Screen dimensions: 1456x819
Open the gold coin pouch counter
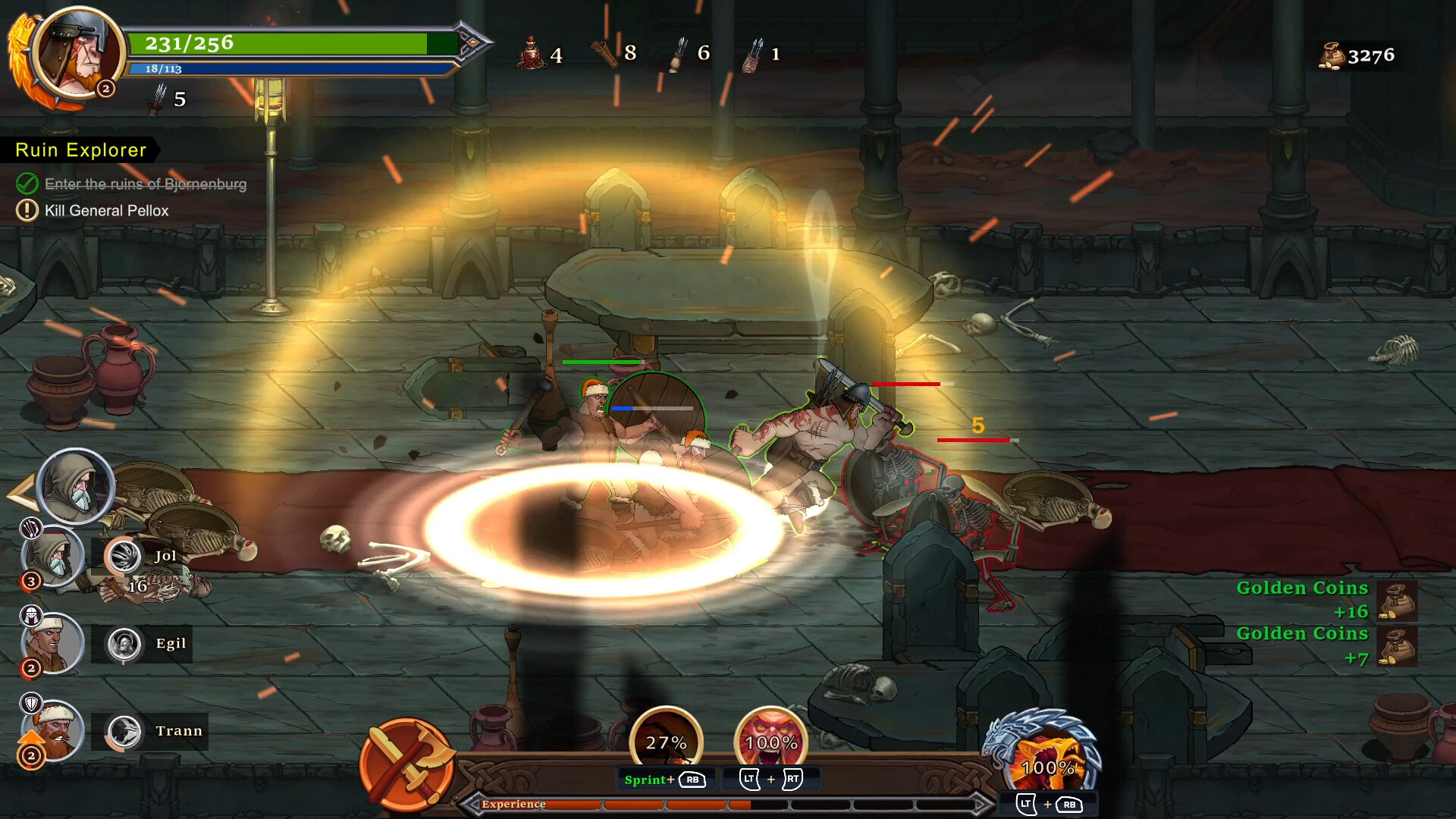tap(1331, 56)
